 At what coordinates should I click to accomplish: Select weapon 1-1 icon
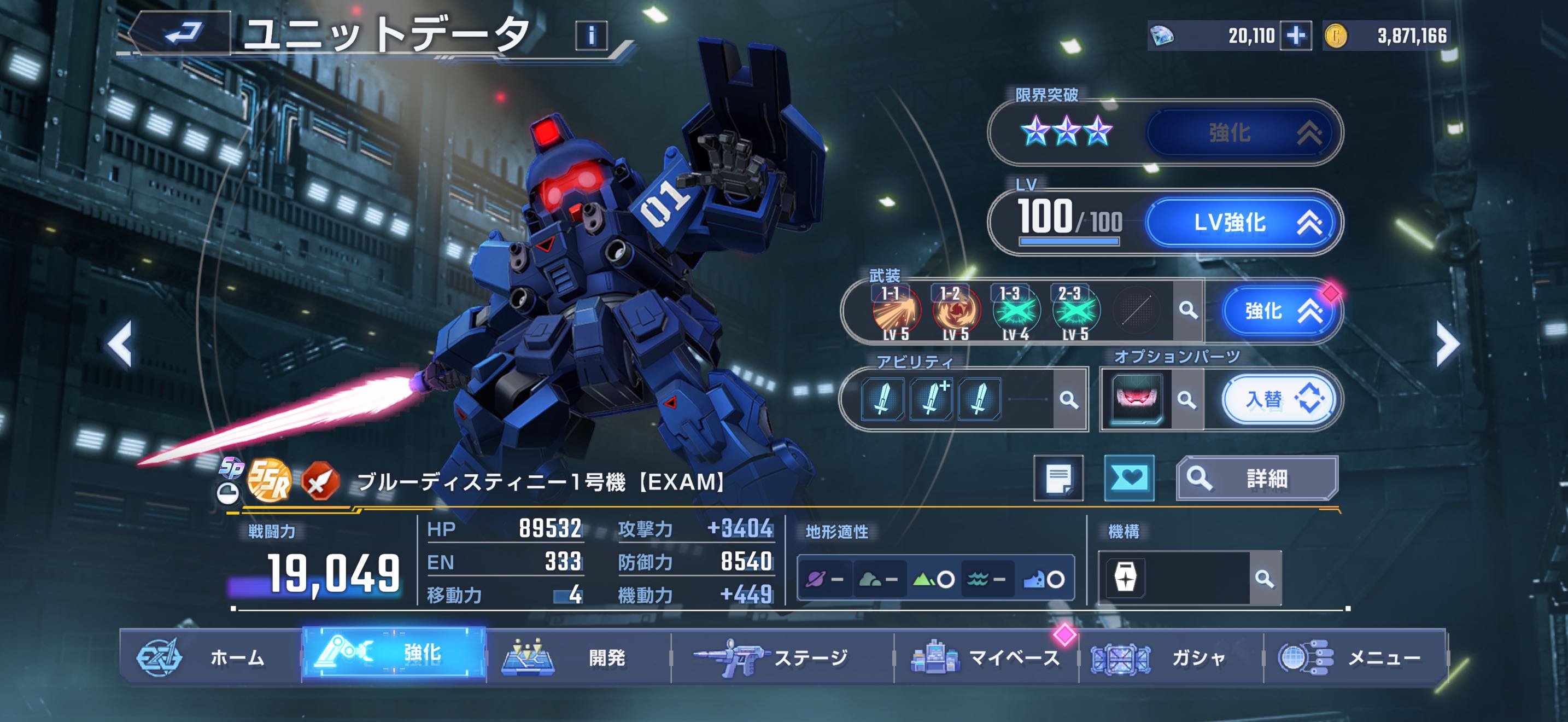(x=896, y=311)
